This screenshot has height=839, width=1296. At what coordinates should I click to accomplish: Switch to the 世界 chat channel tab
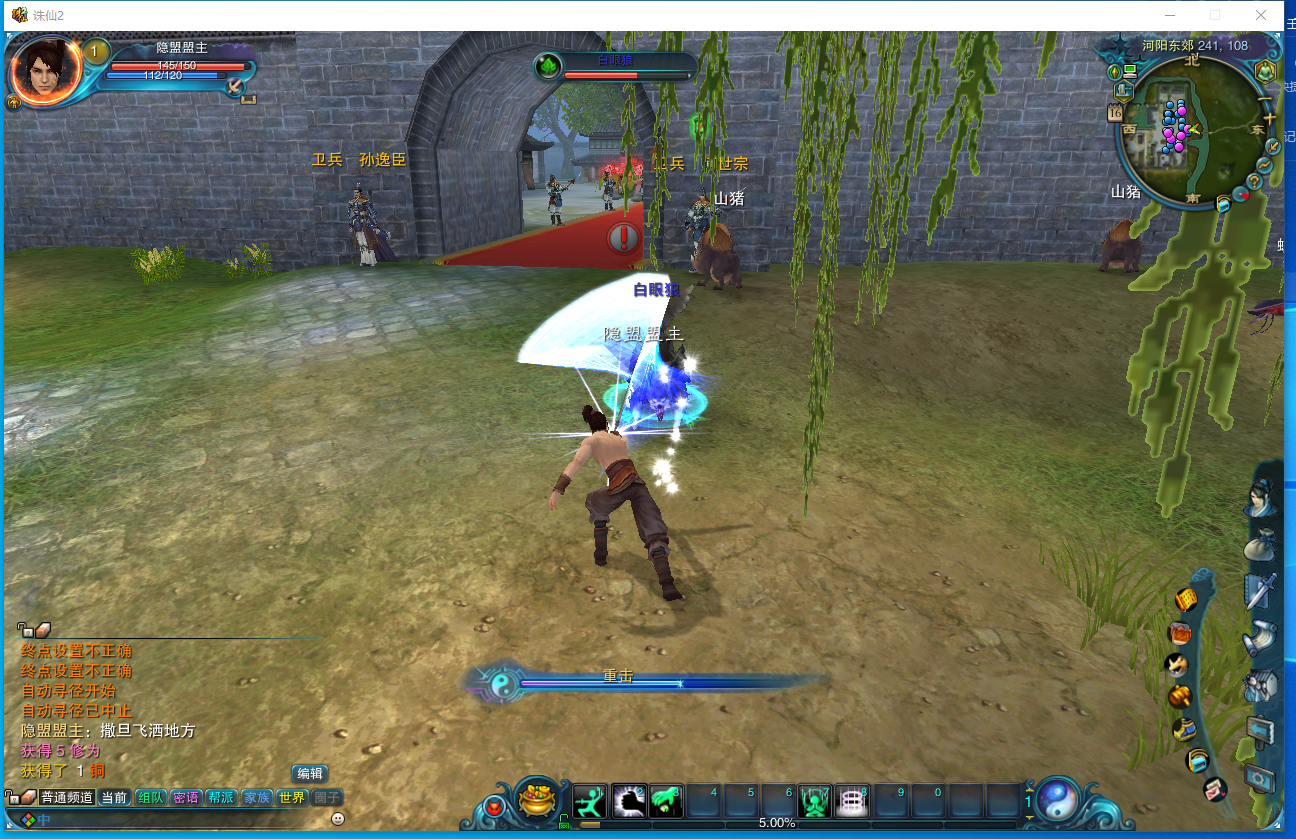[292, 798]
